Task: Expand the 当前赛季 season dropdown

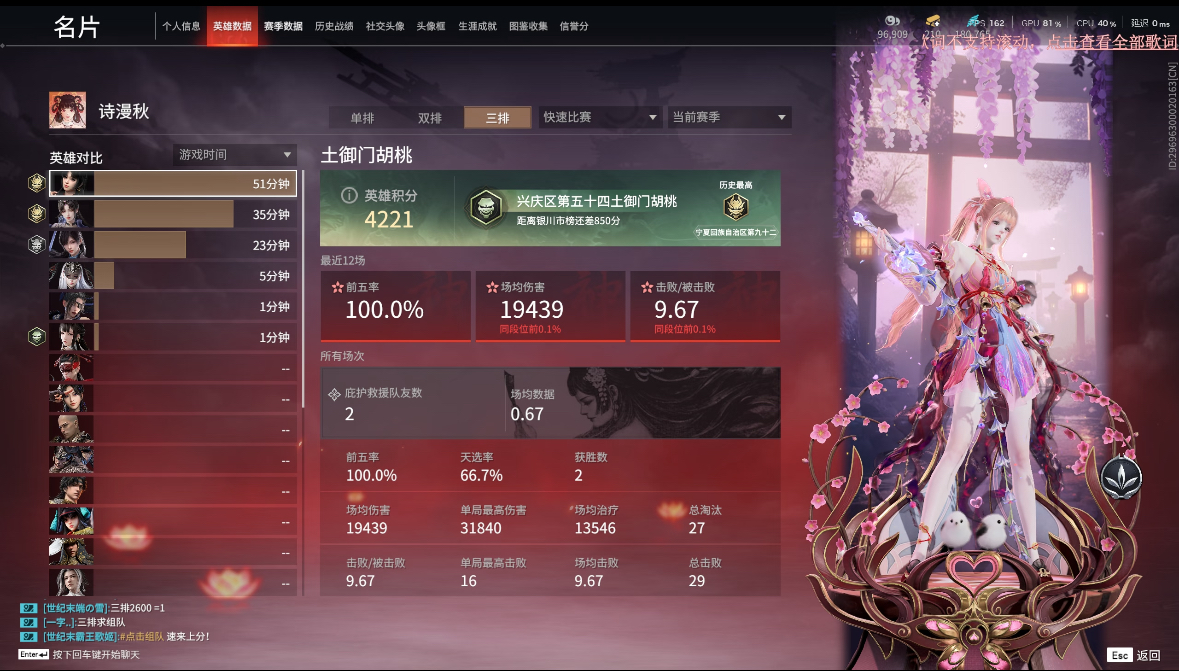Action: (x=729, y=117)
